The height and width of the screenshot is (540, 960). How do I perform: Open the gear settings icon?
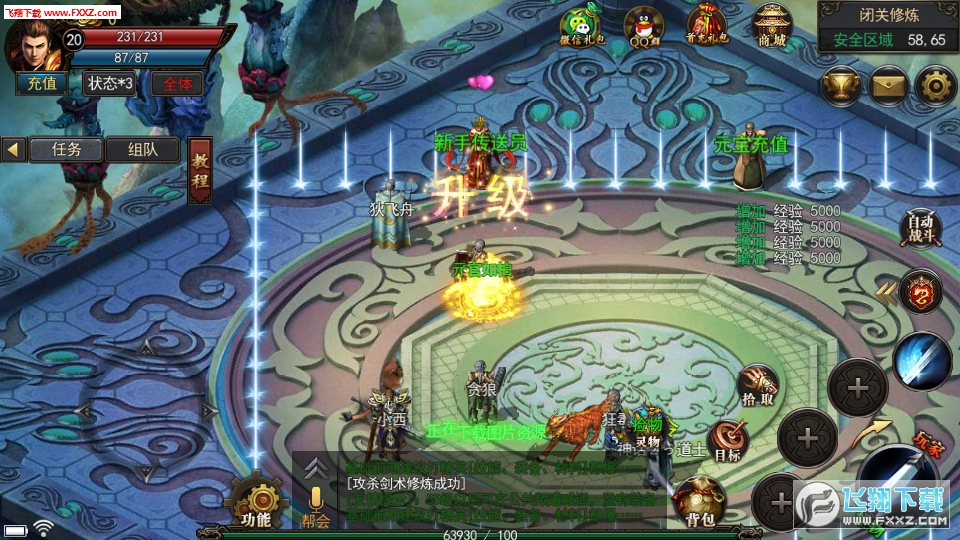935,86
